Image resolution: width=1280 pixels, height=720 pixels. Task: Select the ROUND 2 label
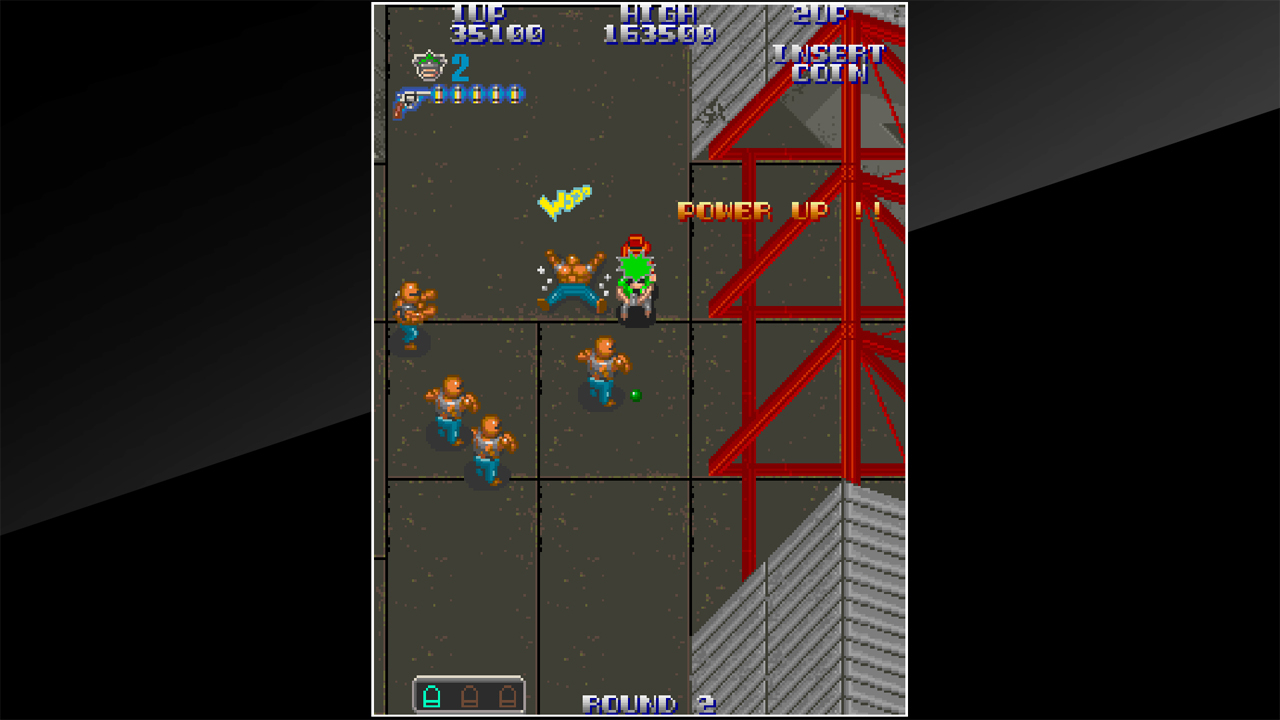pos(647,703)
